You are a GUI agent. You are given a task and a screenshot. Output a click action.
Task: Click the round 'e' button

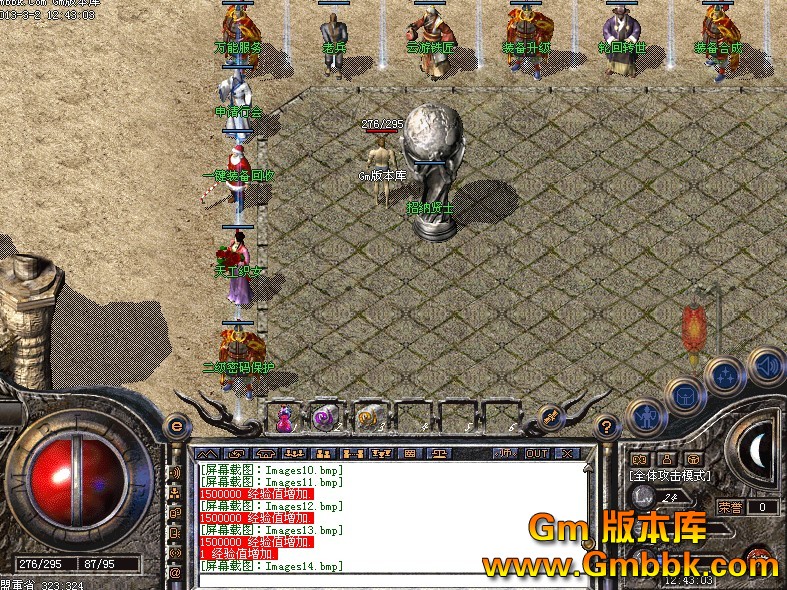[x=177, y=425]
